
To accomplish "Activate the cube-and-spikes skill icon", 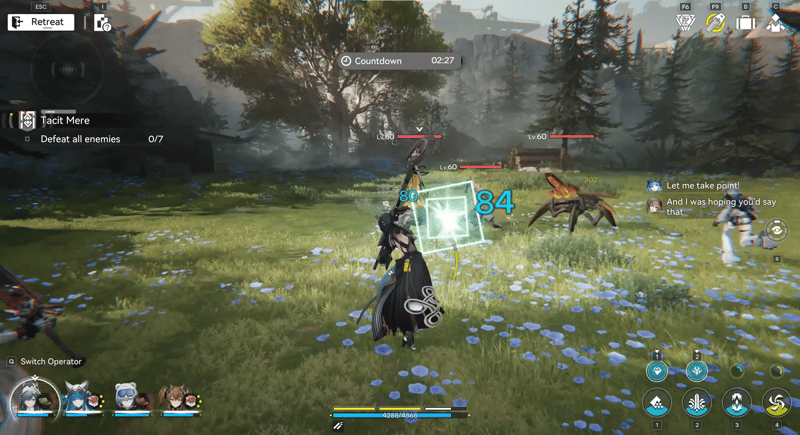I will [657, 404].
